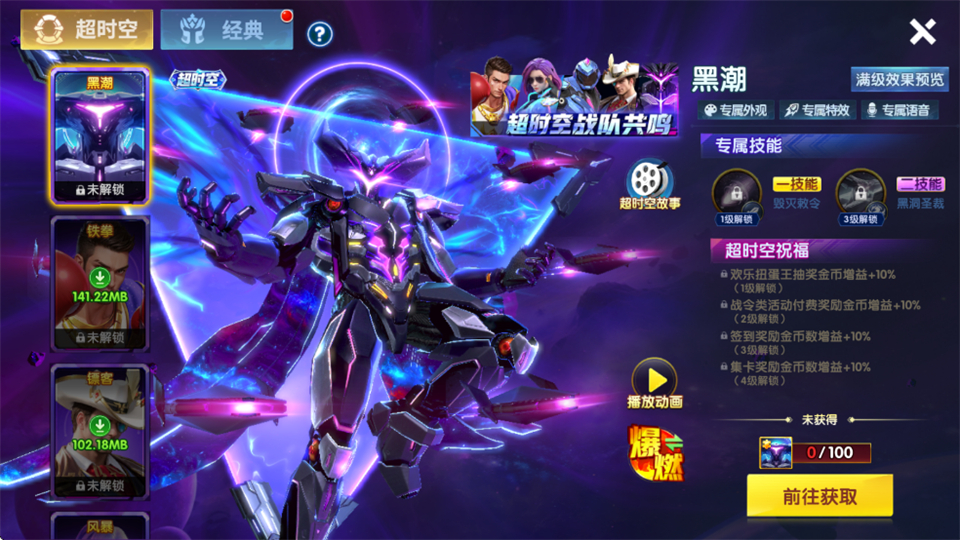Select the partially visible 风暴 card
The width and height of the screenshot is (960, 540).
[x=100, y=526]
